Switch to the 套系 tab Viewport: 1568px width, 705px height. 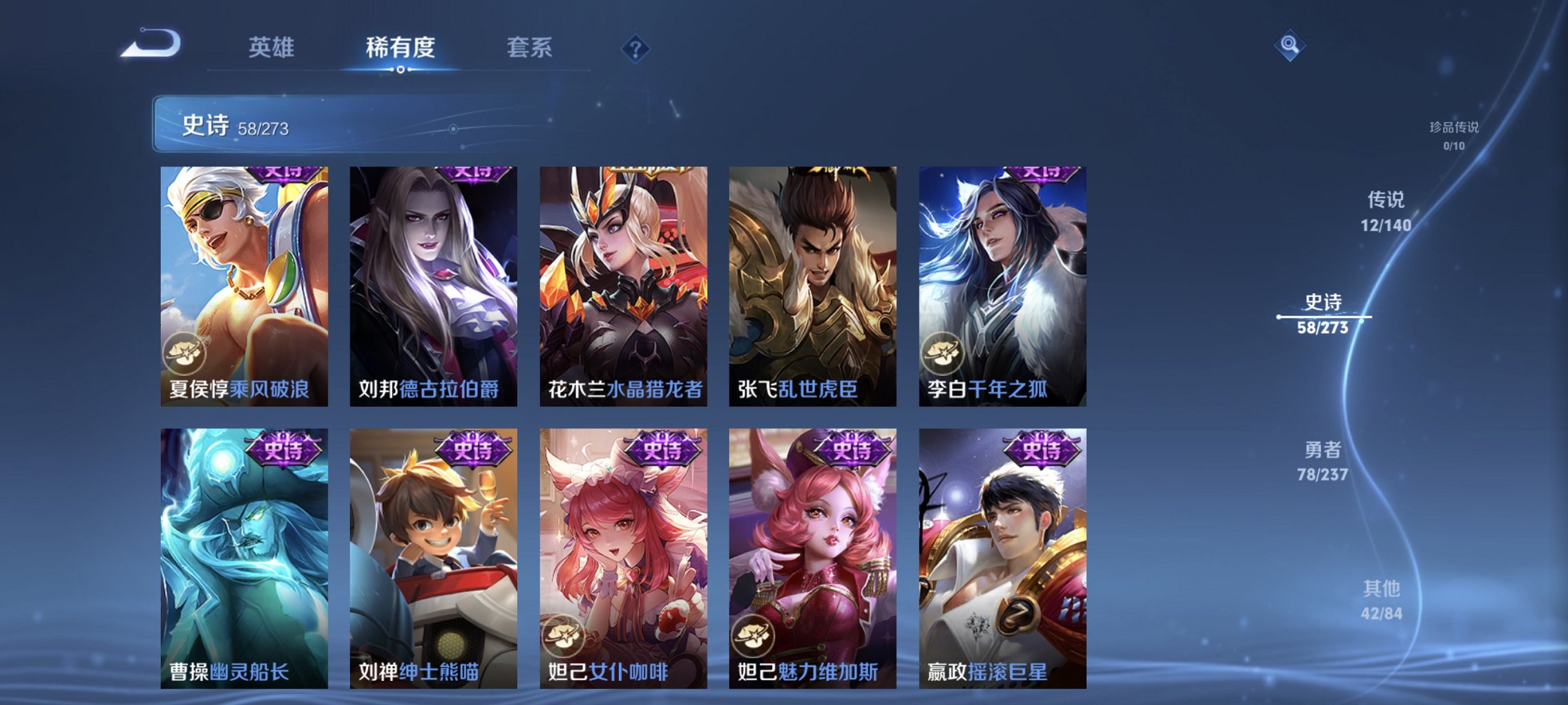point(530,48)
